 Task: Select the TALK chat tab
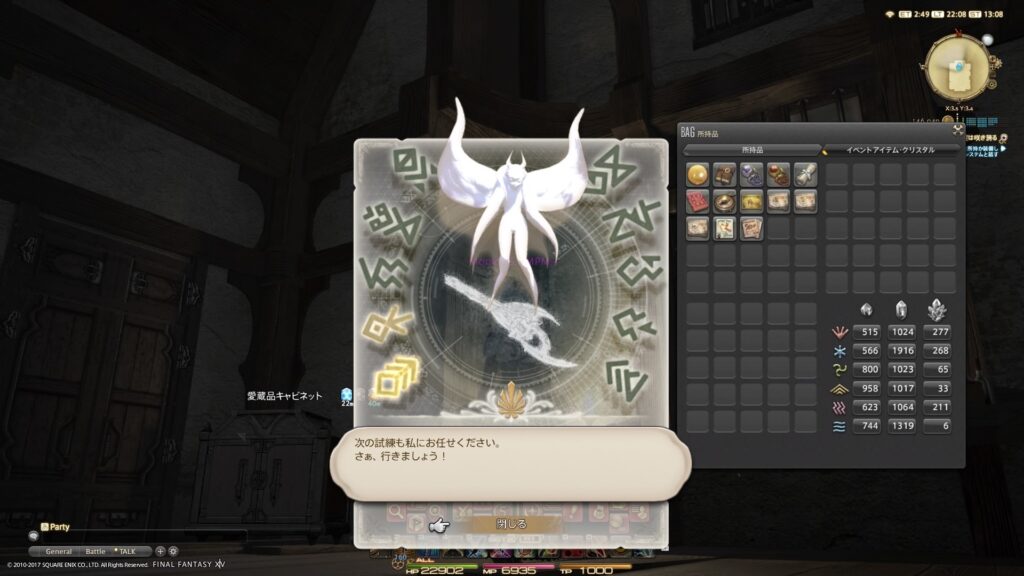(x=131, y=551)
